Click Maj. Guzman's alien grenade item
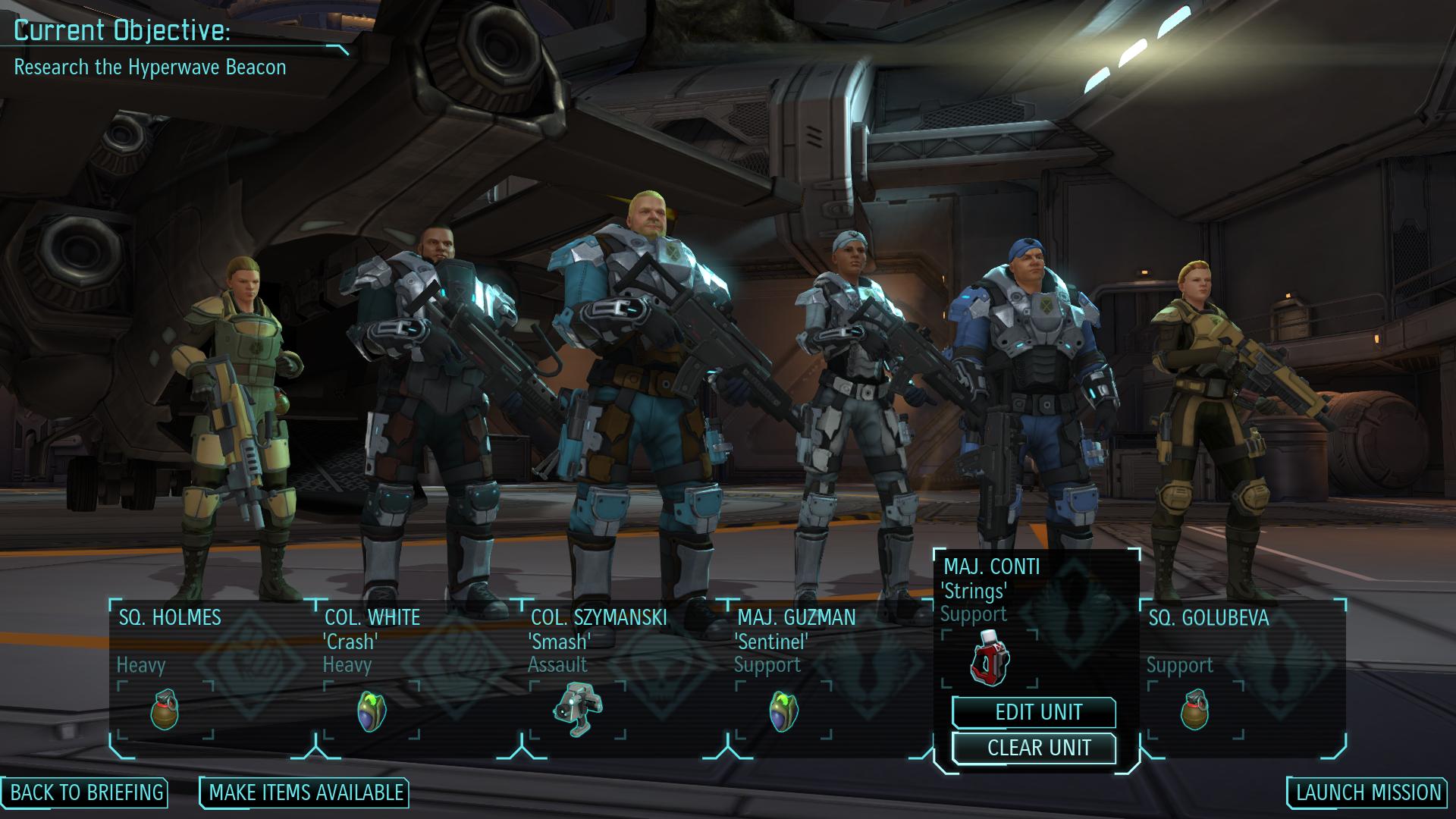The height and width of the screenshot is (819, 1456). coord(783,711)
